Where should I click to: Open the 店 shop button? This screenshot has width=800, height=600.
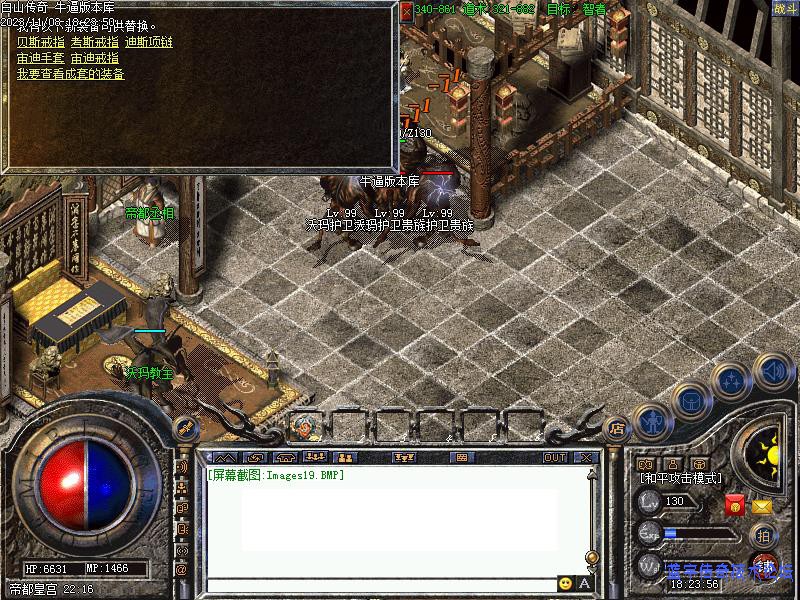[x=617, y=429]
